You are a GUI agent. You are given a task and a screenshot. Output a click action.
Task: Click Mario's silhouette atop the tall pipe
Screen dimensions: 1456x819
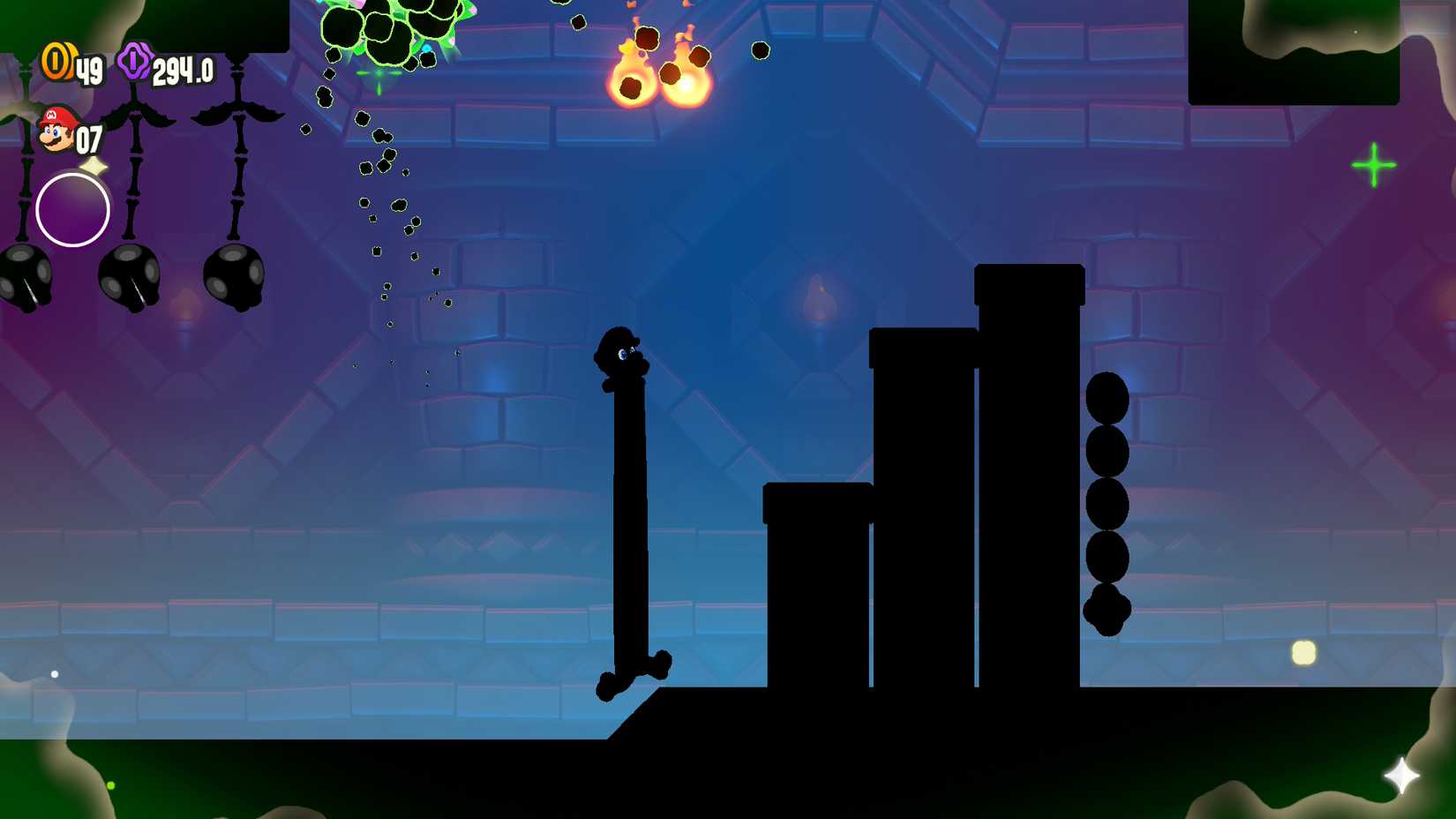(622, 353)
